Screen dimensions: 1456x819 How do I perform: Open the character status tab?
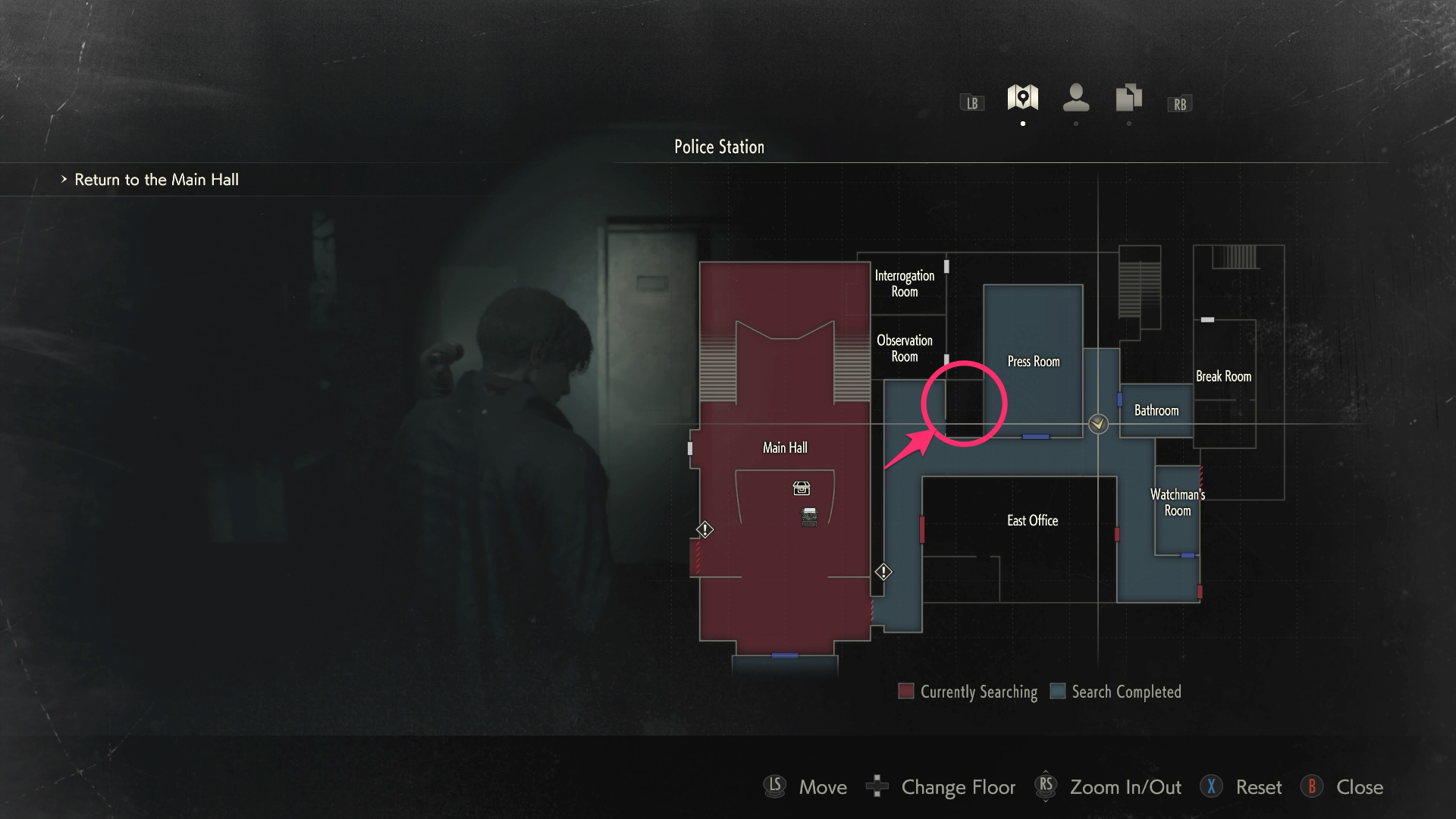coord(1075,98)
